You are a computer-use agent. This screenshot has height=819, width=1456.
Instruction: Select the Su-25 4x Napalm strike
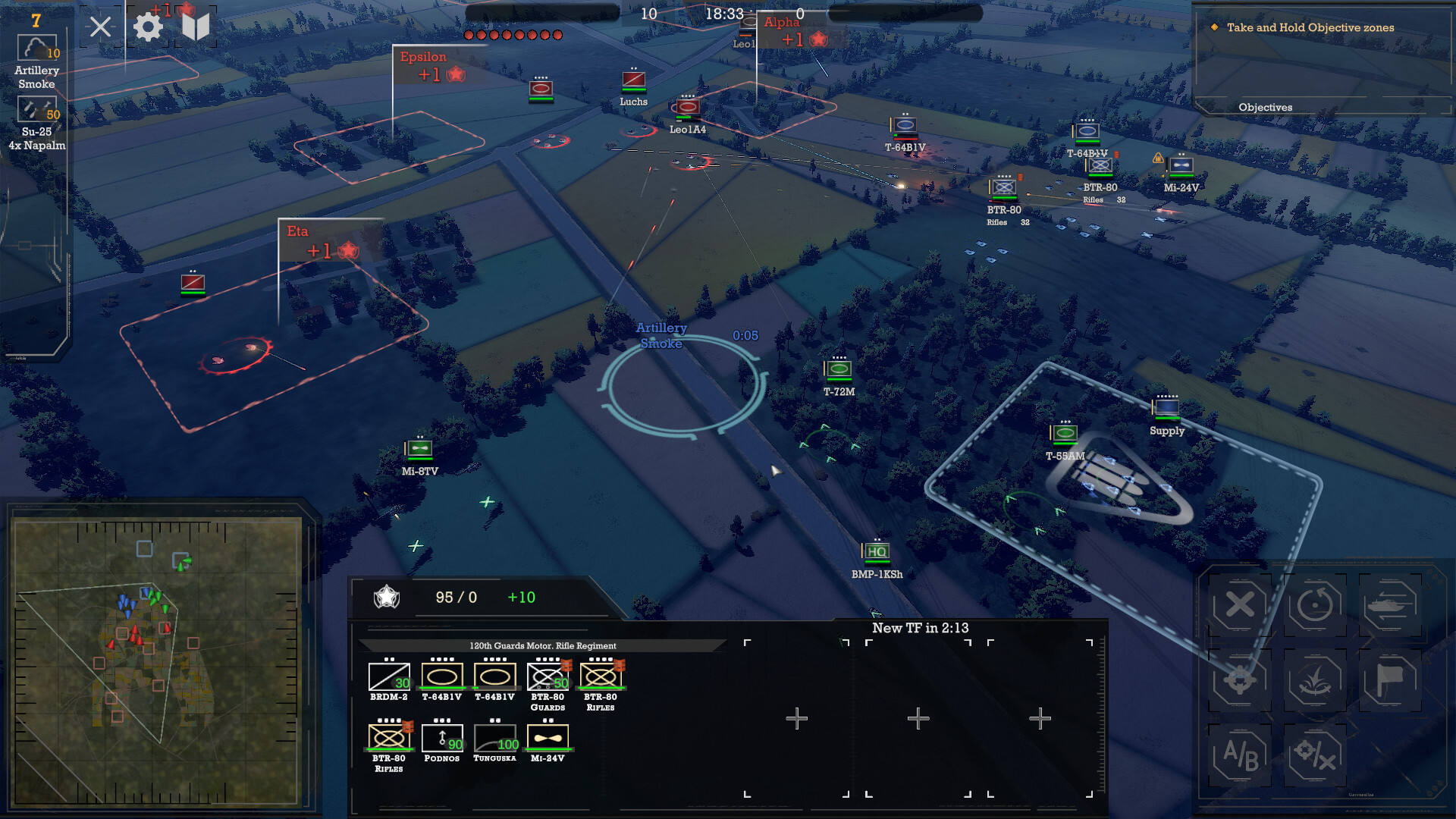click(37, 111)
